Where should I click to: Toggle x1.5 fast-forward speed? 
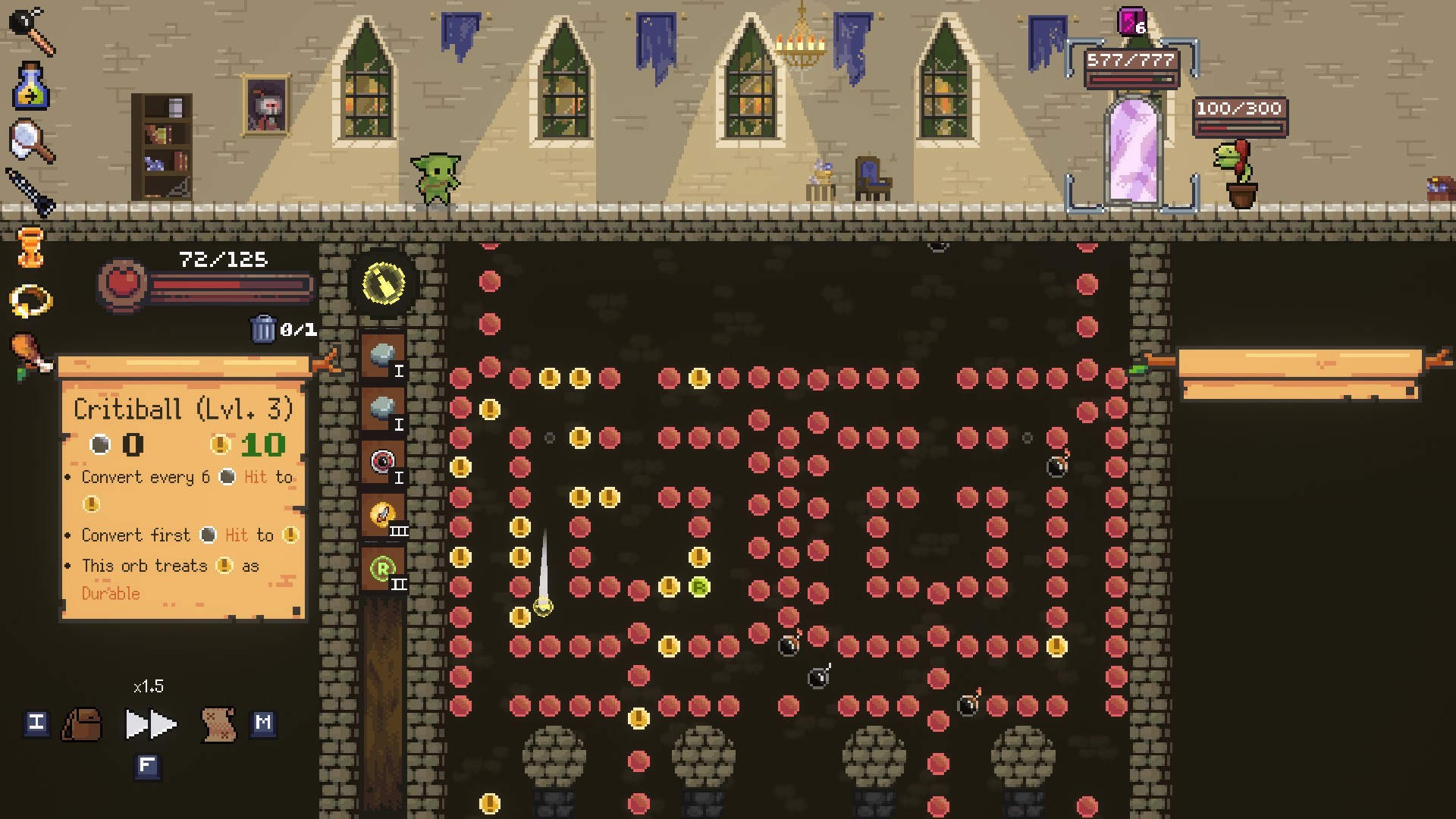(x=149, y=724)
